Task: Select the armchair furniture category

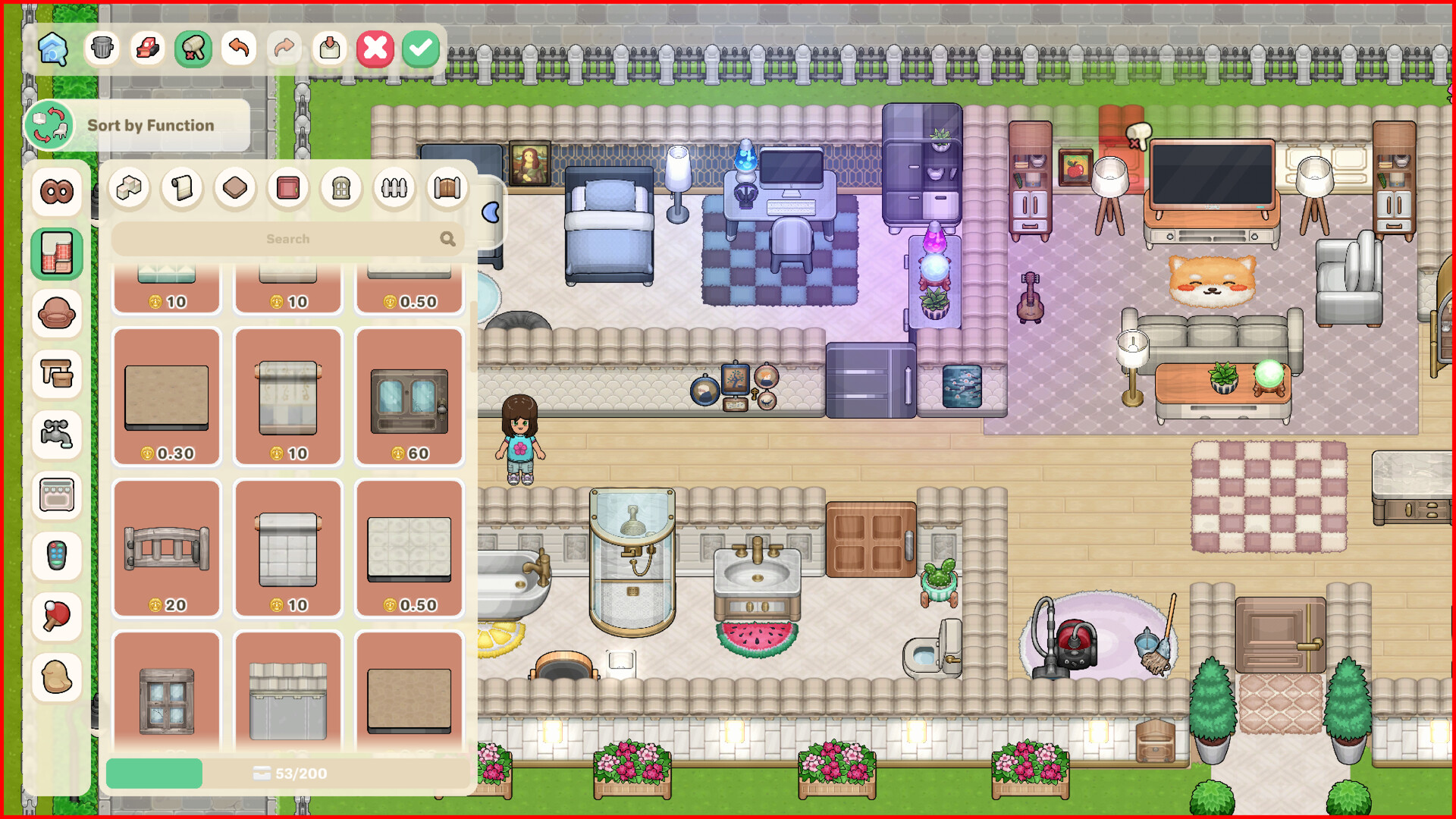Action: pos(57,313)
